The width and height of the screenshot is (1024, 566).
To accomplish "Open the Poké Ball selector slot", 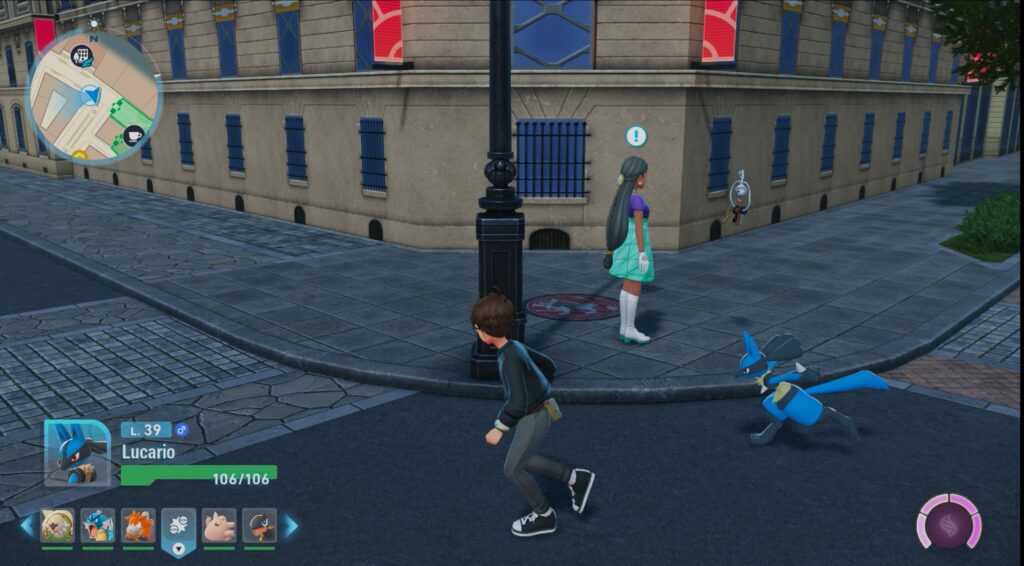I will click(x=178, y=530).
